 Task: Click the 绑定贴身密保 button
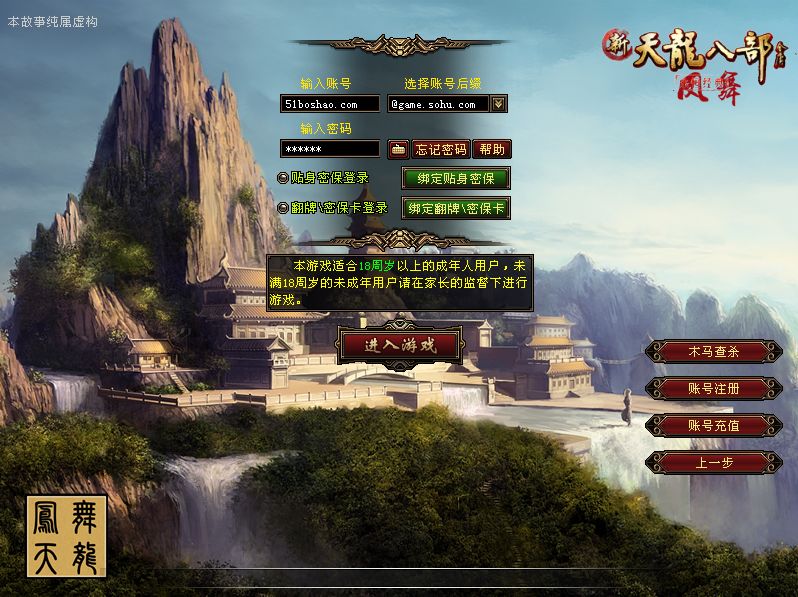[456, 179]
